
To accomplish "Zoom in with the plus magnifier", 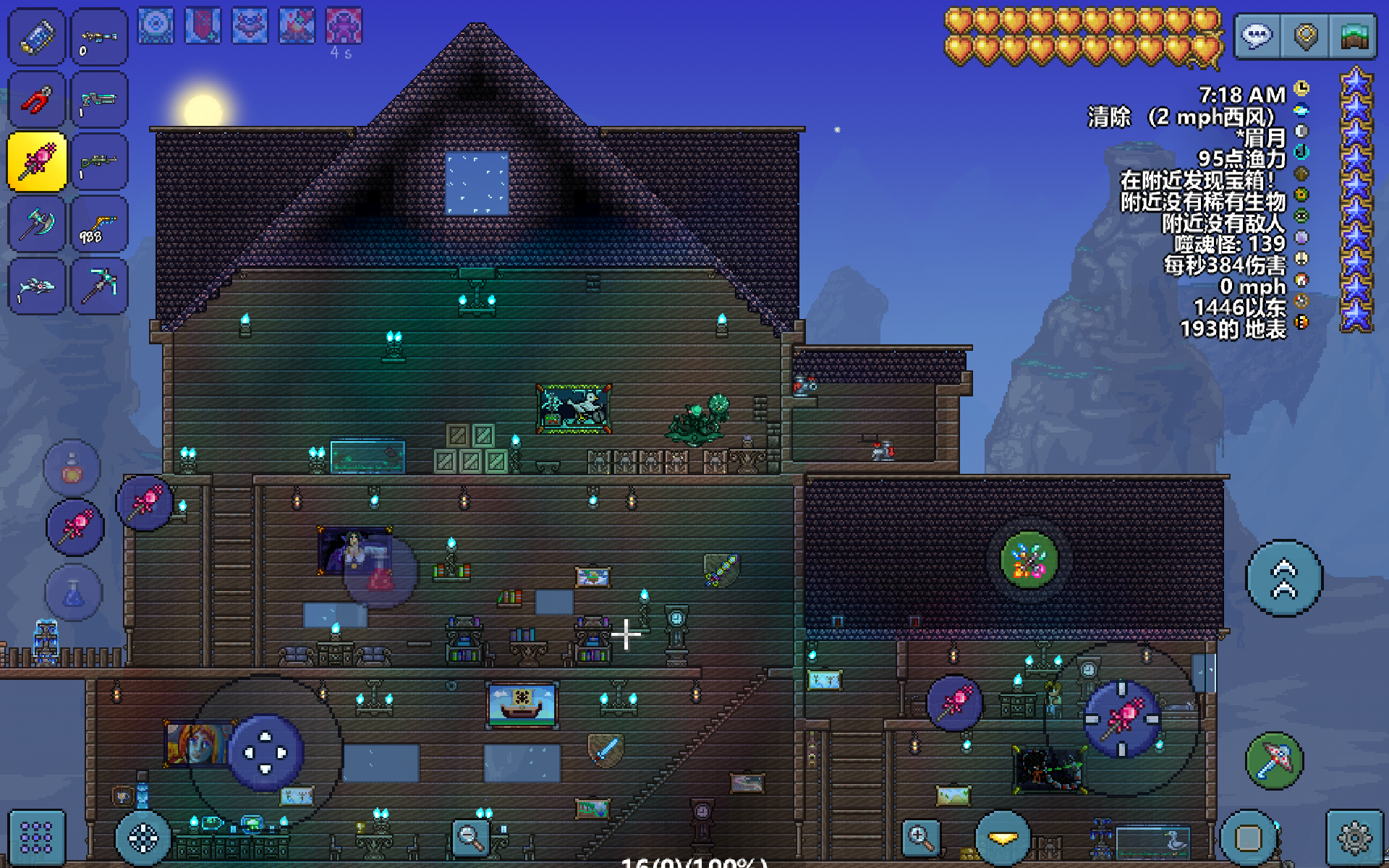I will pyautogui.click(x=921, y=838).
